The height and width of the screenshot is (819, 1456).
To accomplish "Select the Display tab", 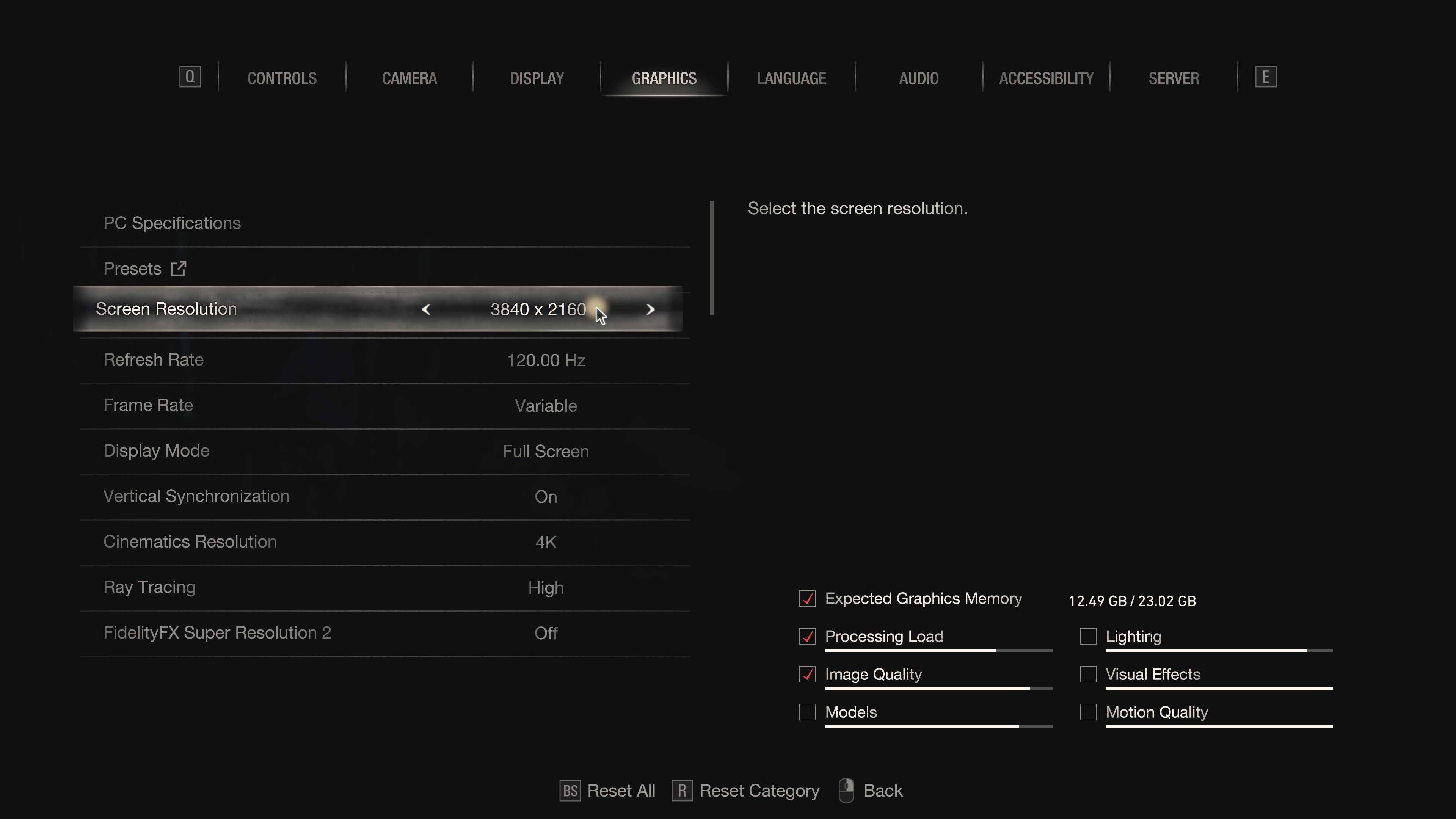I will (x=537, y=78).
